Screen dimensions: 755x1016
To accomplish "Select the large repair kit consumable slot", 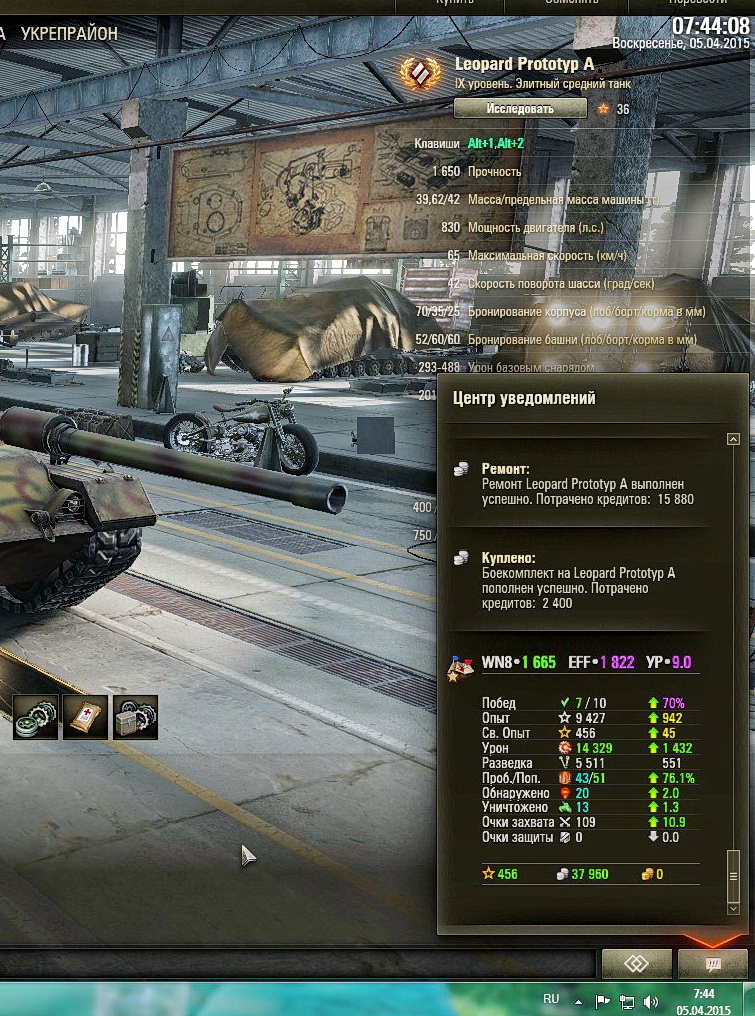I will coord(135,717).
